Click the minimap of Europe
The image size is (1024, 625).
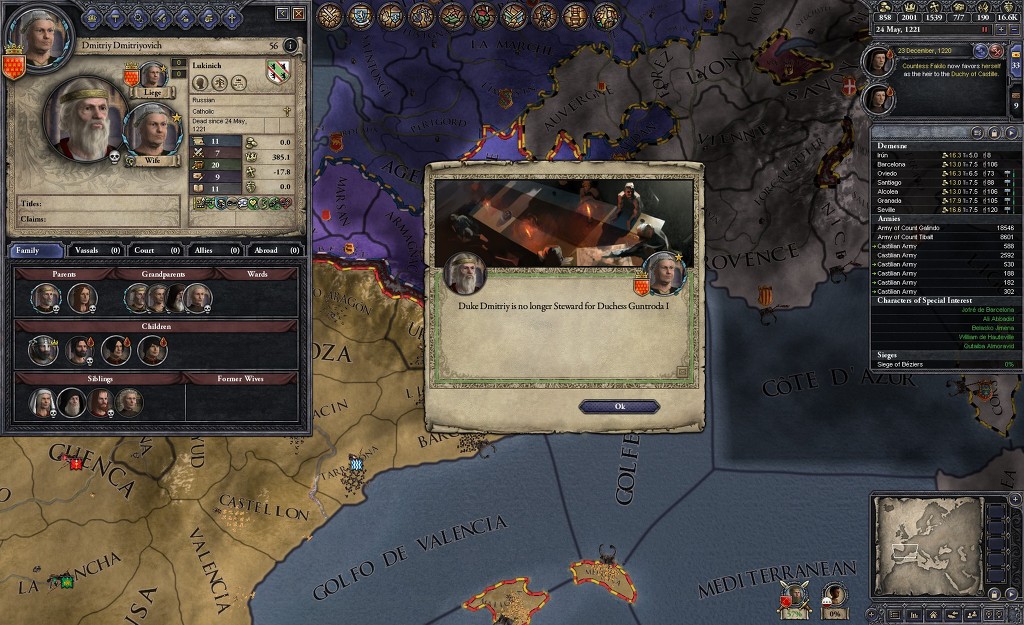click(926, 543)
